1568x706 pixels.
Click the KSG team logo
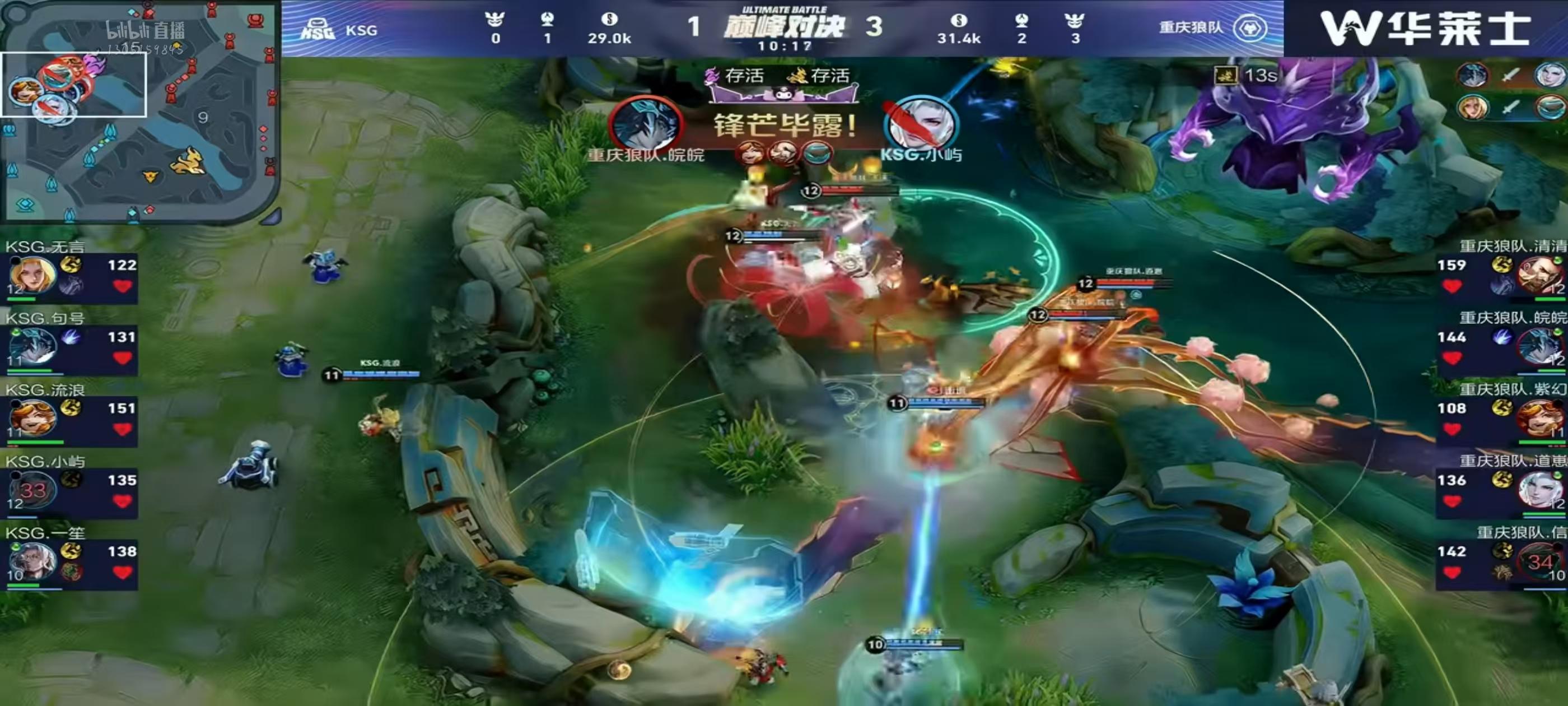(318, 29)
